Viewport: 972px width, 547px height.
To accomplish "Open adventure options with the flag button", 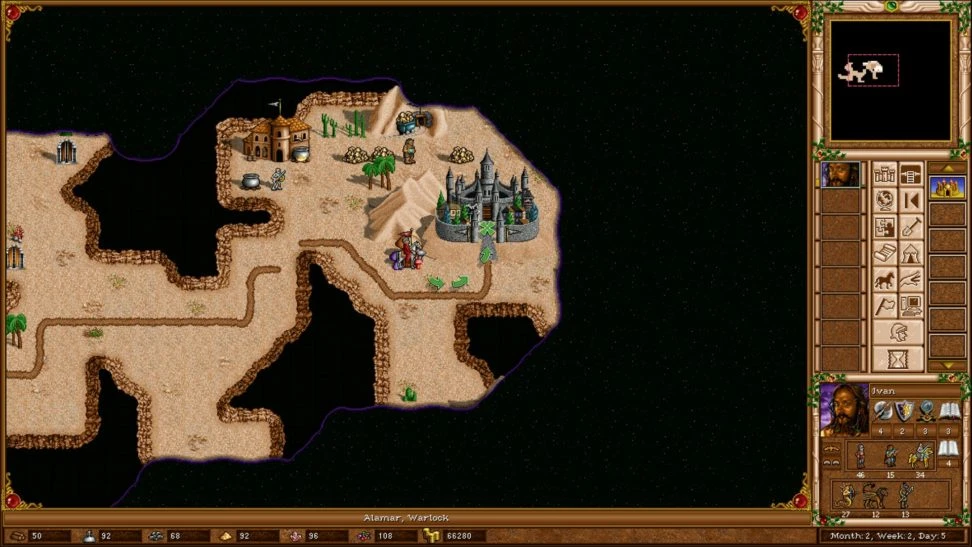I will click(x=885, y=305).
